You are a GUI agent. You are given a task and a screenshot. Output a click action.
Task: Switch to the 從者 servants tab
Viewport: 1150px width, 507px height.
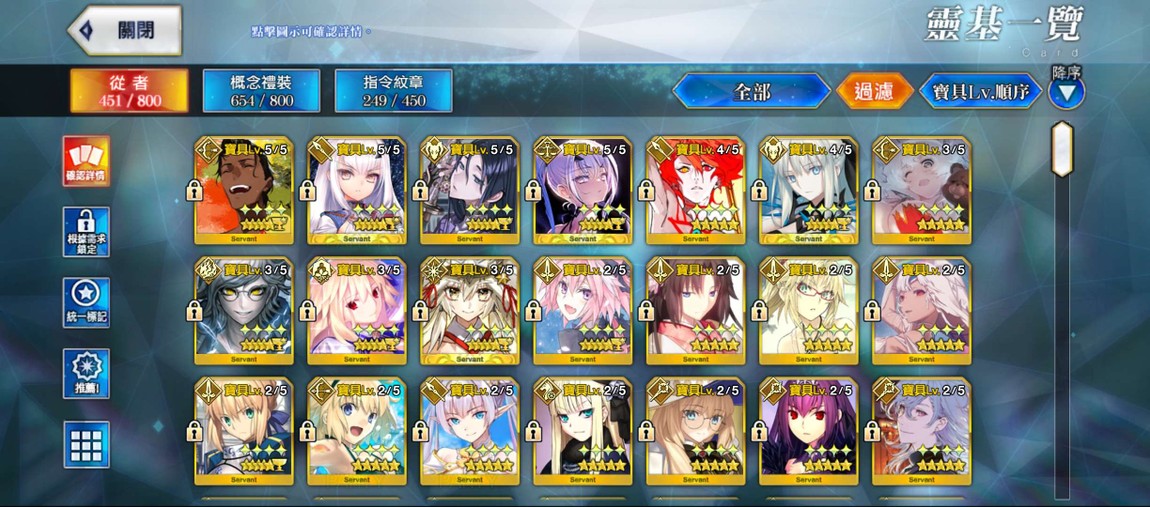click(129, 91)
